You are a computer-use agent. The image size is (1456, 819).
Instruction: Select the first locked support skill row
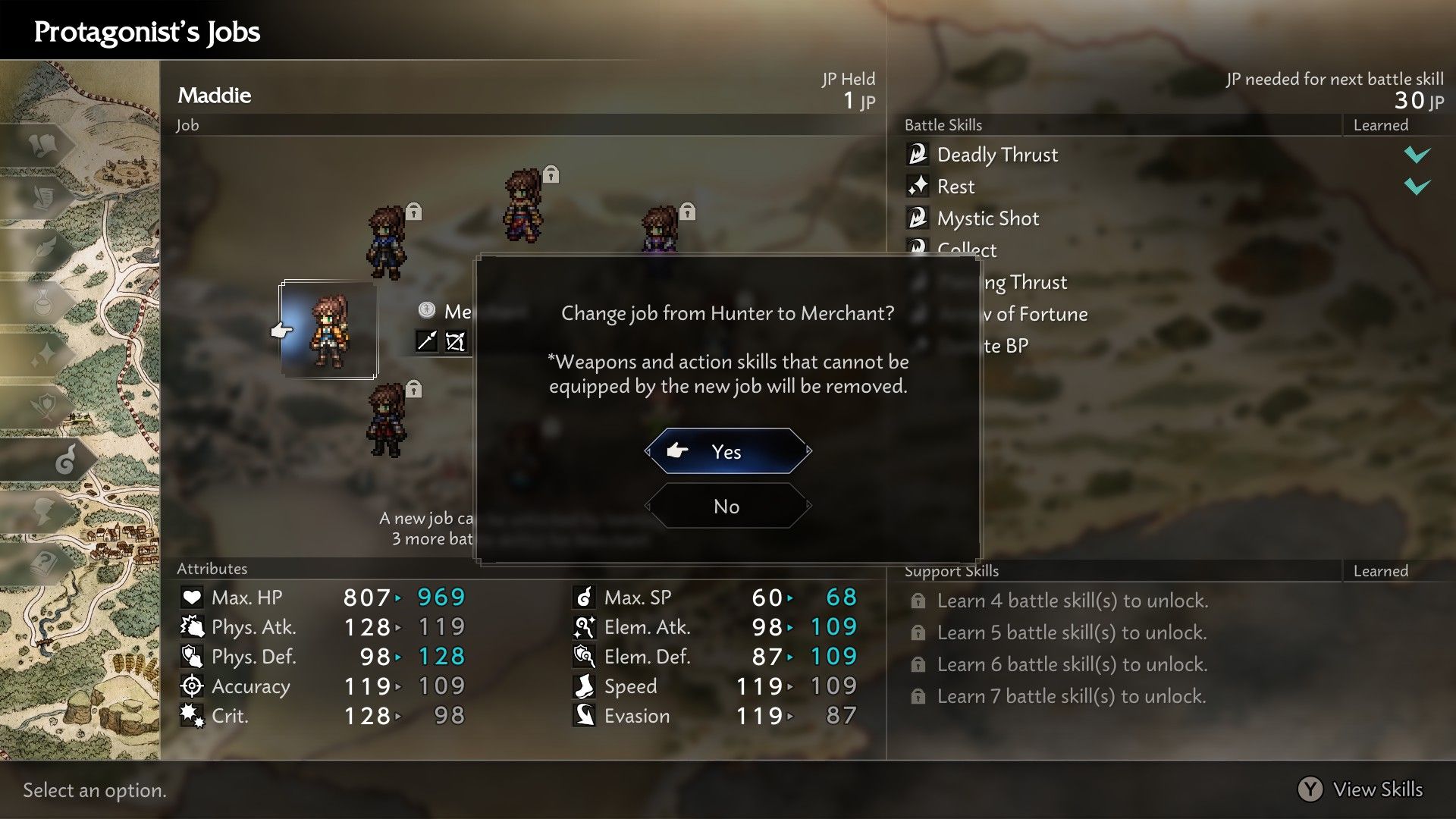pyautogui.click(x=1072, y=601)
